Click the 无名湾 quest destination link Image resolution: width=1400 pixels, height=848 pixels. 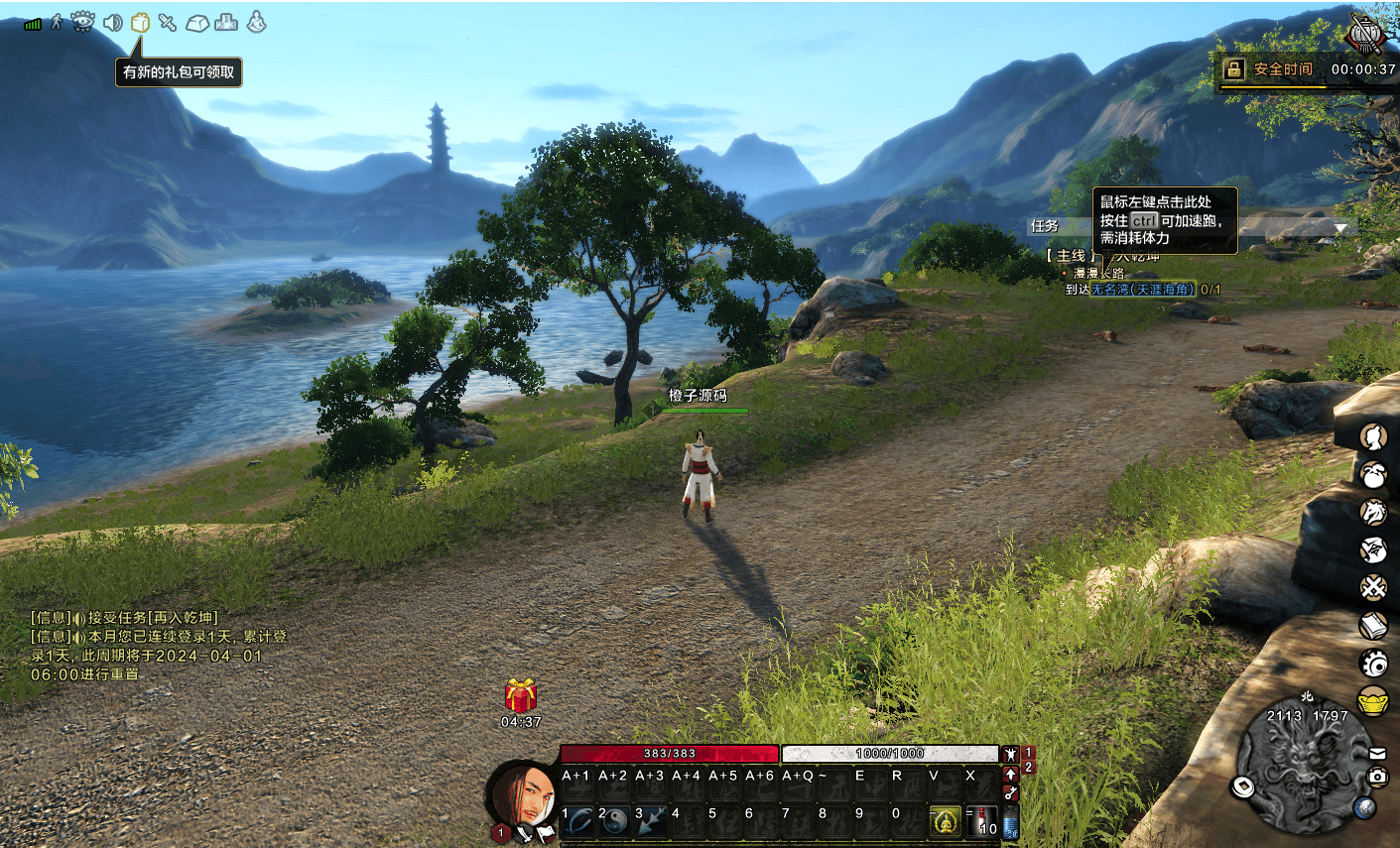tap(1143, 290)
